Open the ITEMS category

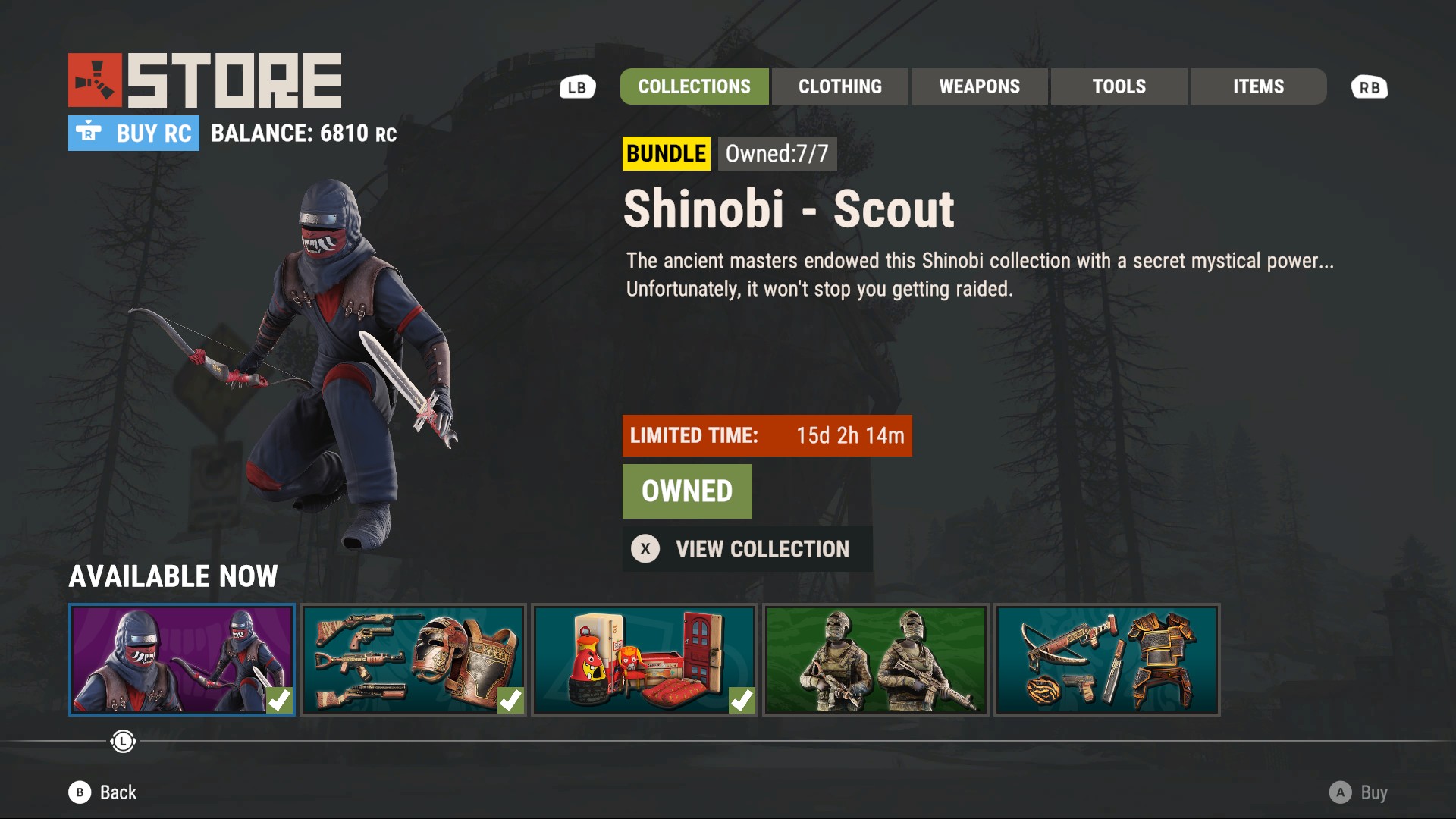pos(1257,86)
